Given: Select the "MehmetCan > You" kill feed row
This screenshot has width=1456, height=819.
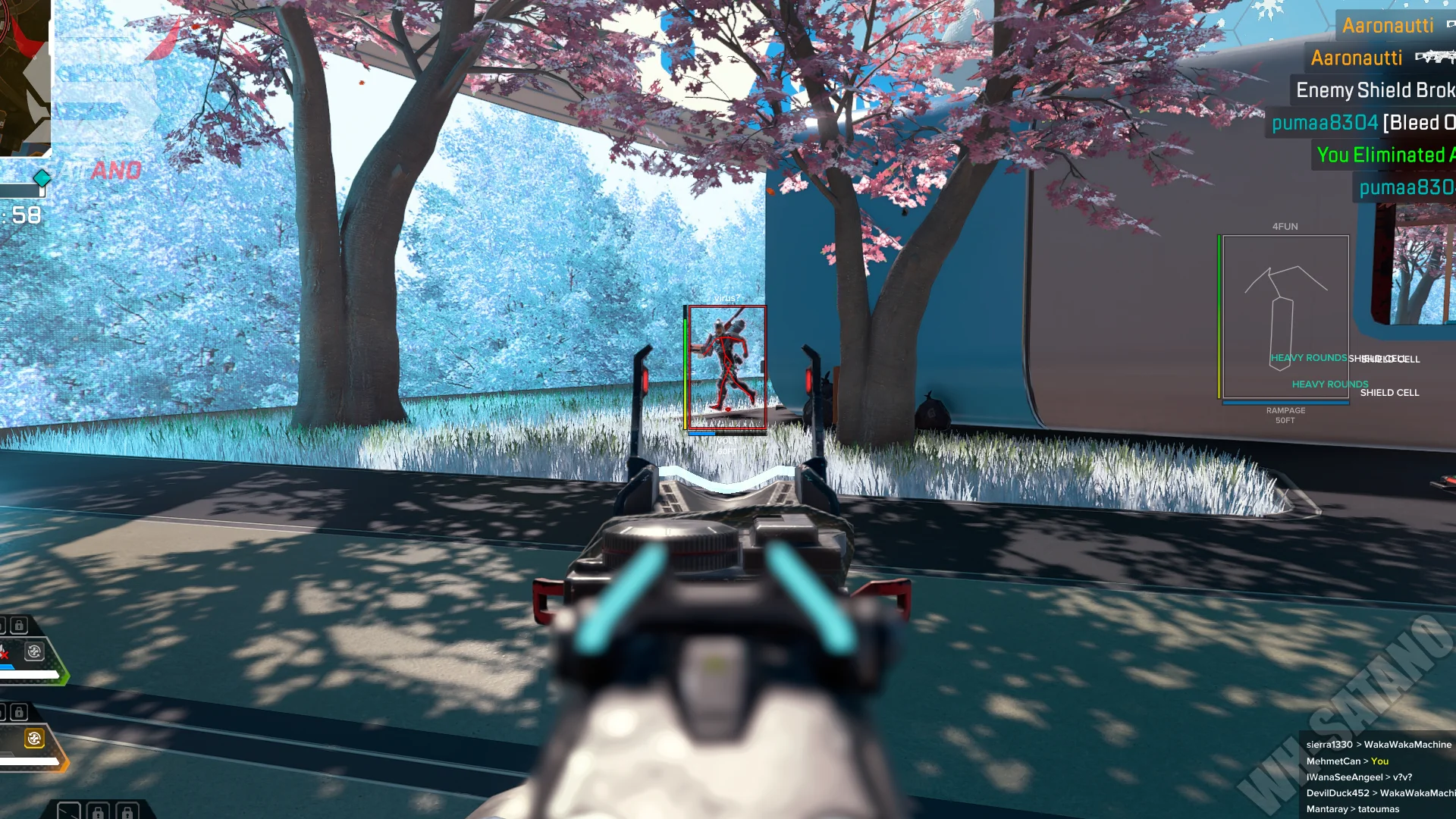Looking at the screenshot, I should coord(1347,761).
